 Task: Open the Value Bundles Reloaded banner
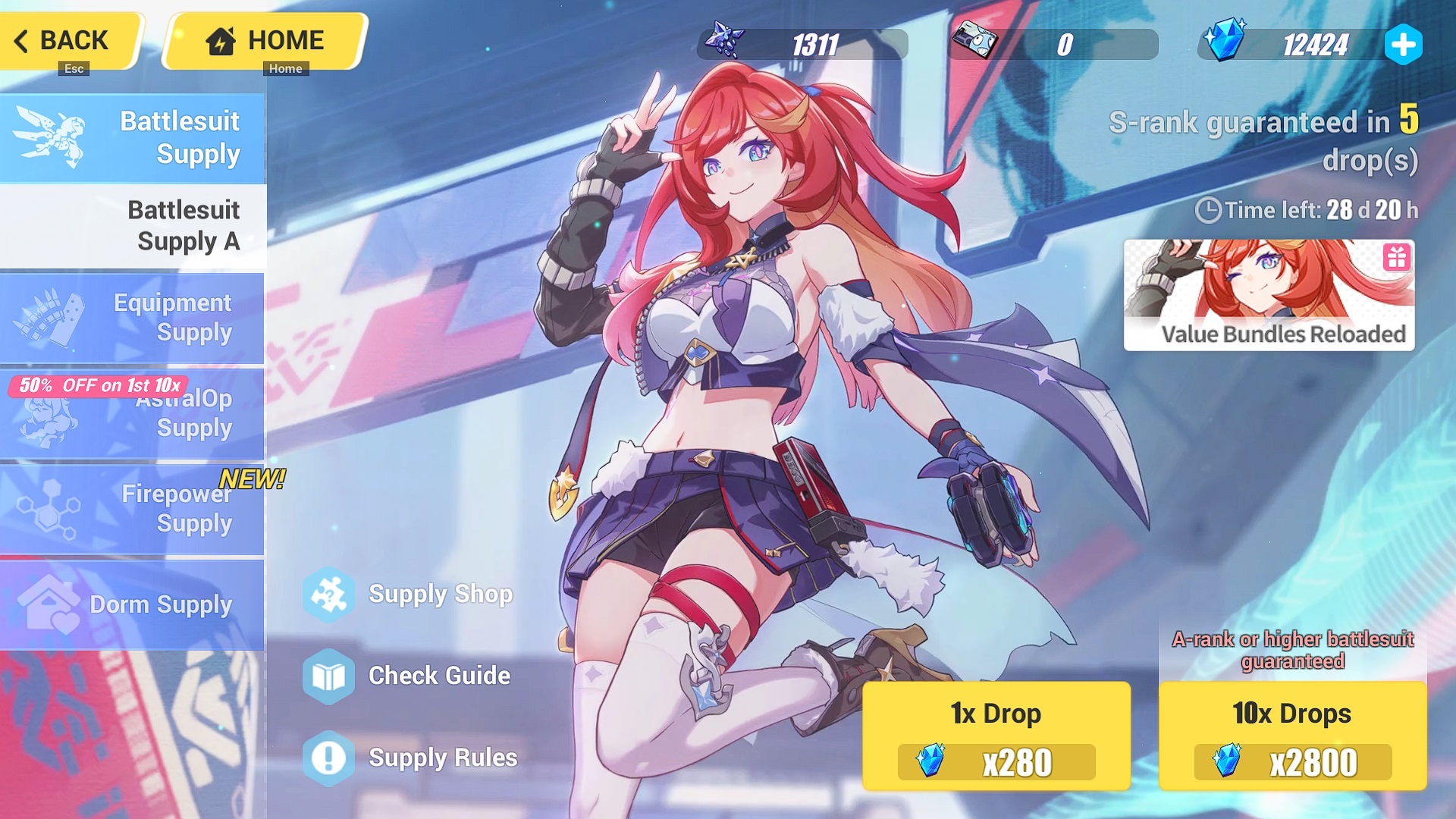click(1269, 295)
